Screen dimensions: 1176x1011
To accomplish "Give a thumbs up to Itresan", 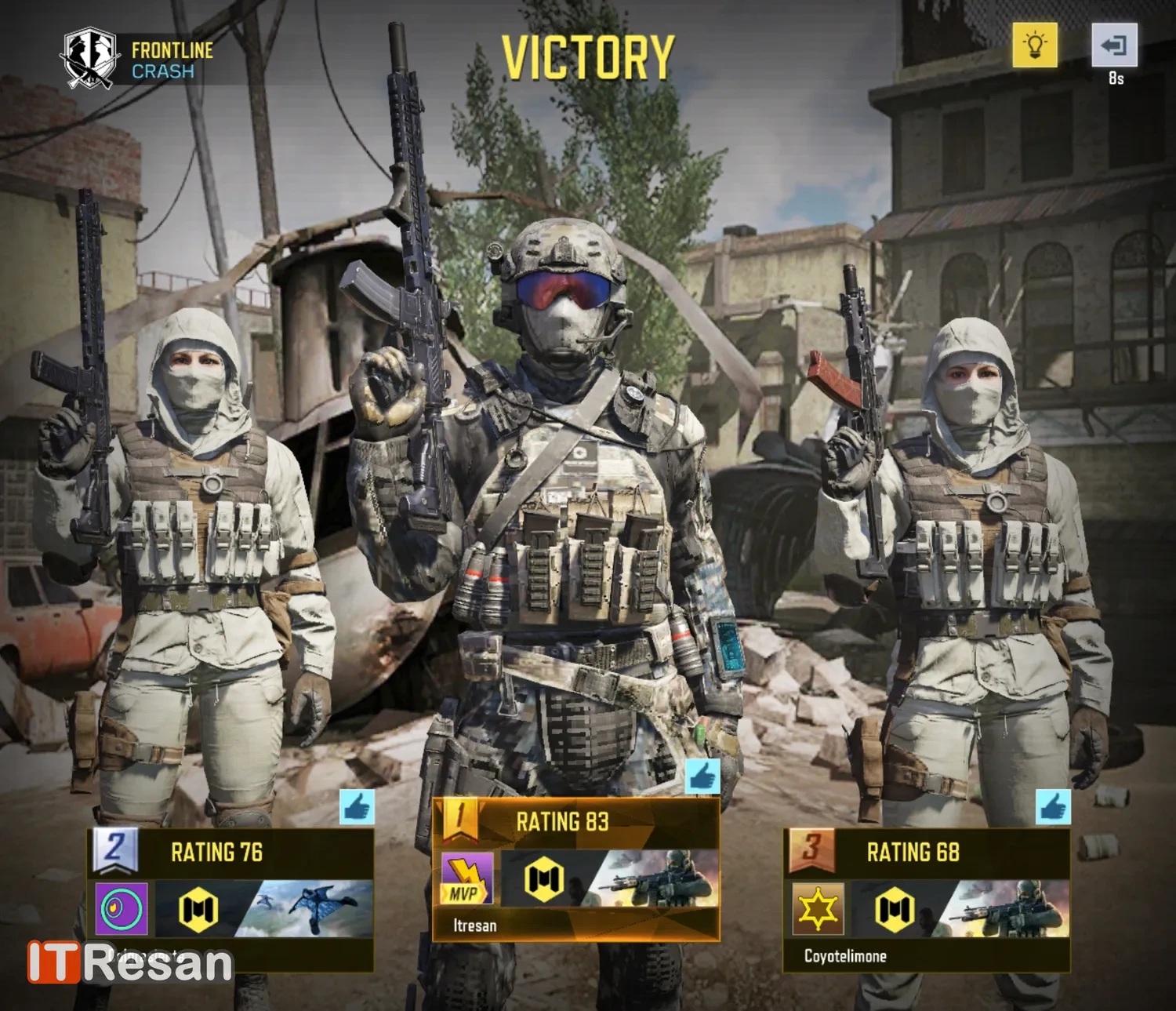I will pos(702,776).
